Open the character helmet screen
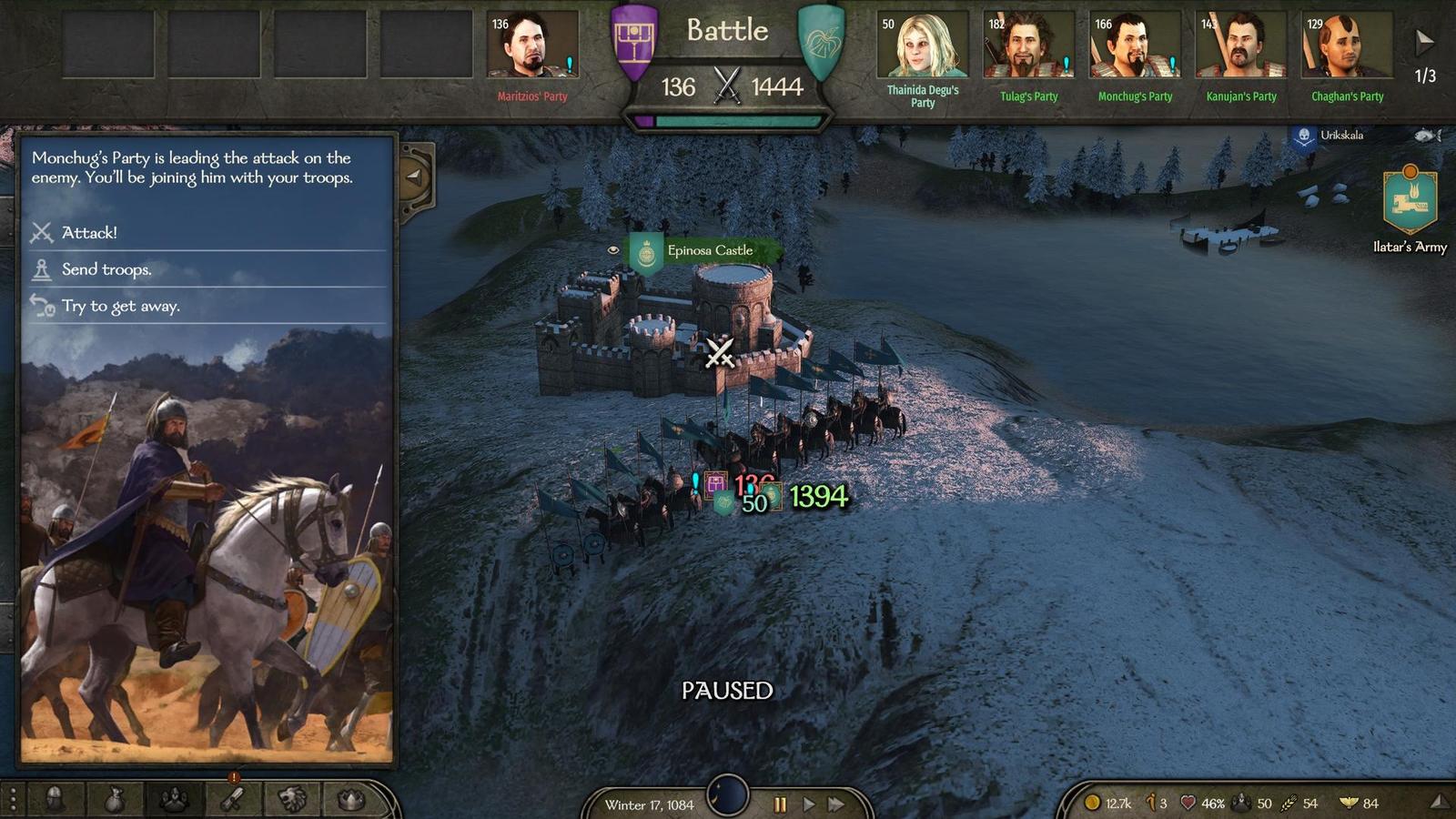Viewport: 1456px width, 819px height. [55, 800]
